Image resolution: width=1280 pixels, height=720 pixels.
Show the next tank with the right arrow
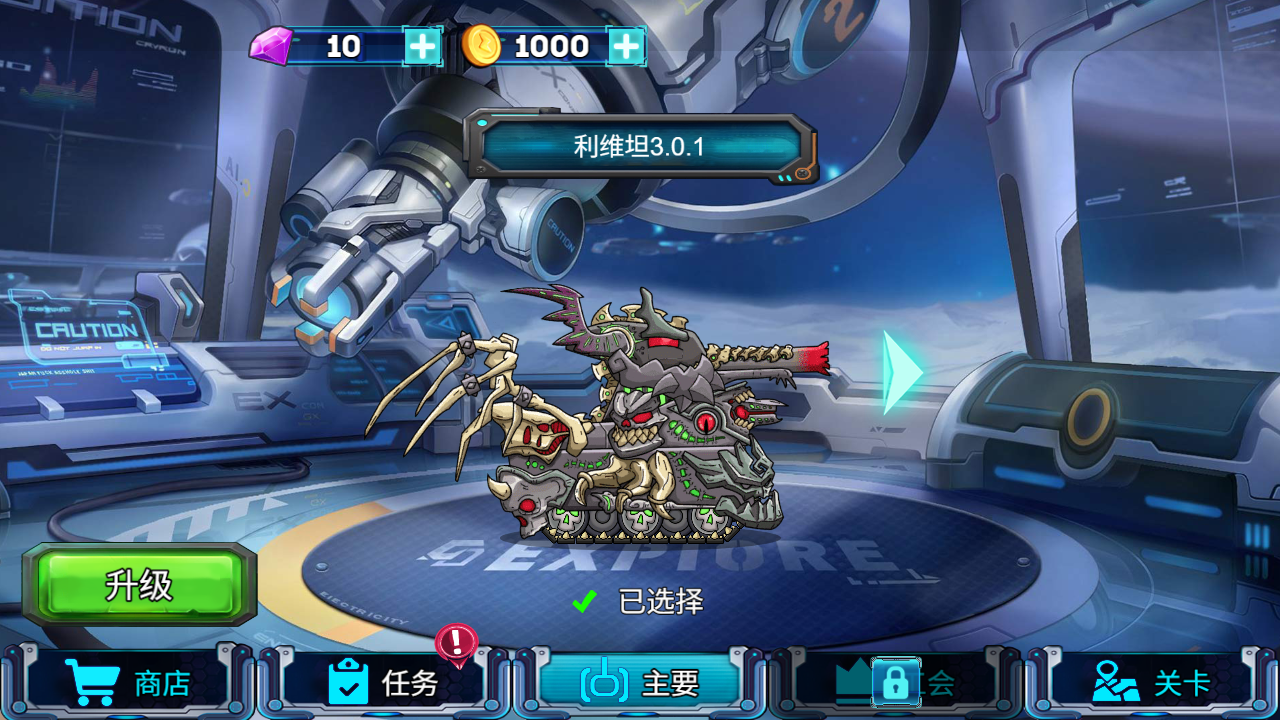pyautogui.click(x=901, y=372)
